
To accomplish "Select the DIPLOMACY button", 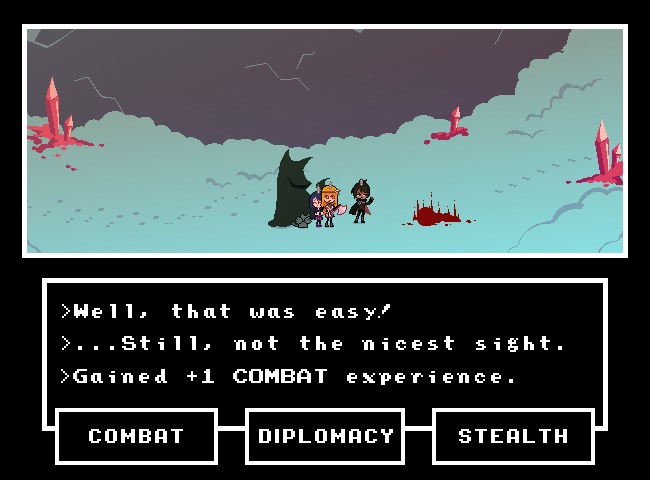I will pos(325,436).
